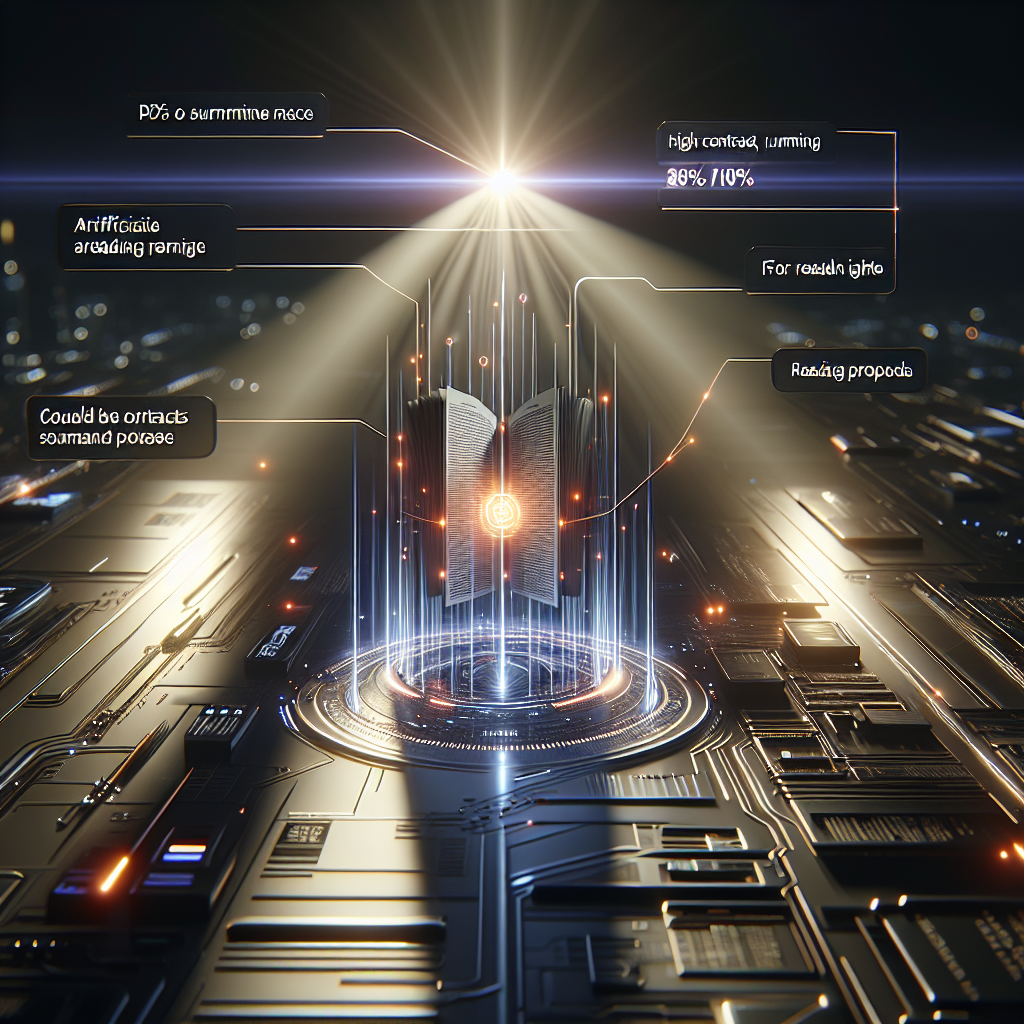Open the "Couald be ortacts" callout box
Screen dimensions: 1024x1024
click(121, 426)
